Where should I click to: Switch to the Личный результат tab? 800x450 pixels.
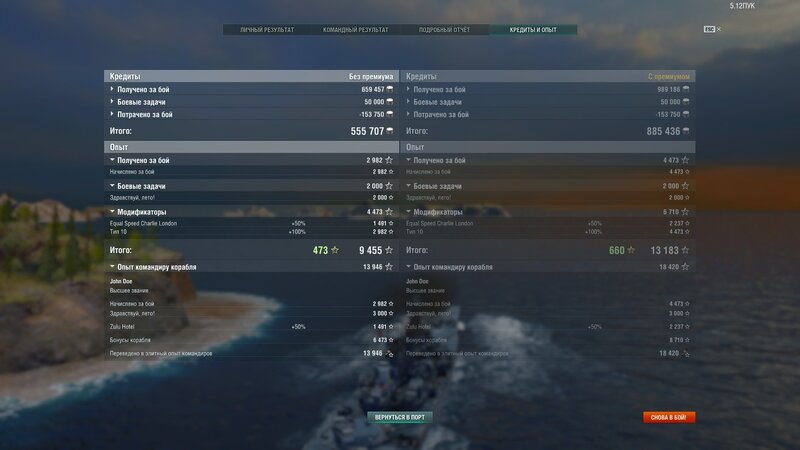267,30
